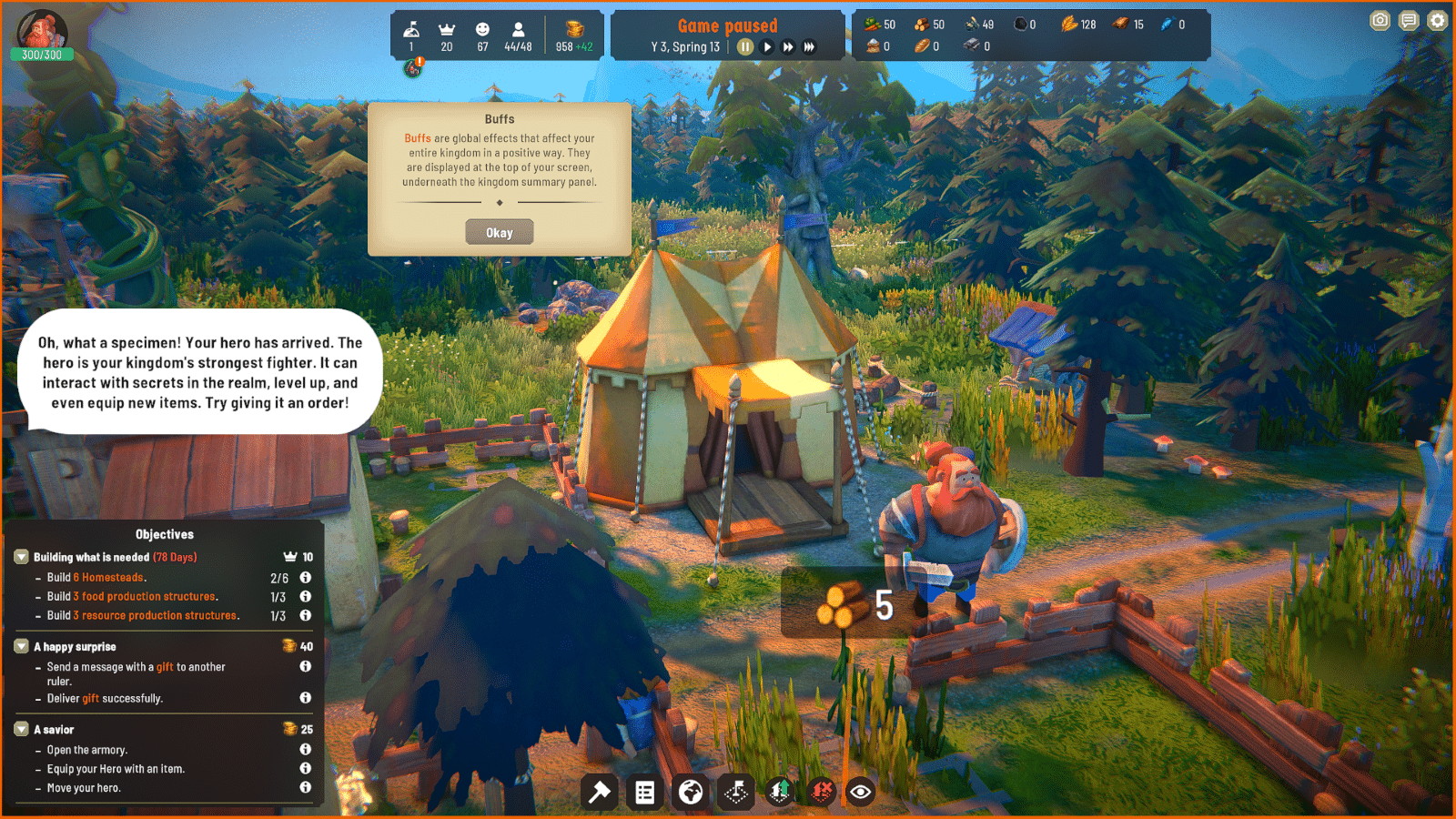Screen dimensions: 1456x819
Task: Select the flag expedition route tool
Action: (735, 793)
